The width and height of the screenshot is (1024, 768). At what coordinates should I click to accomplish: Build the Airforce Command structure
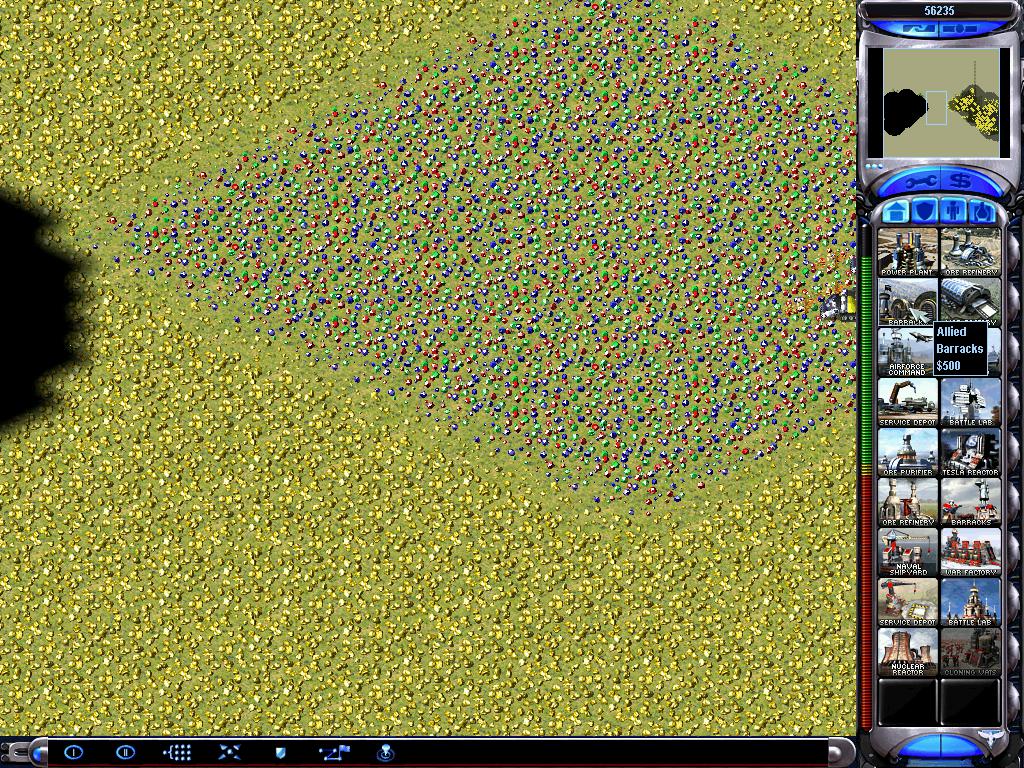[x=908, y=351]
